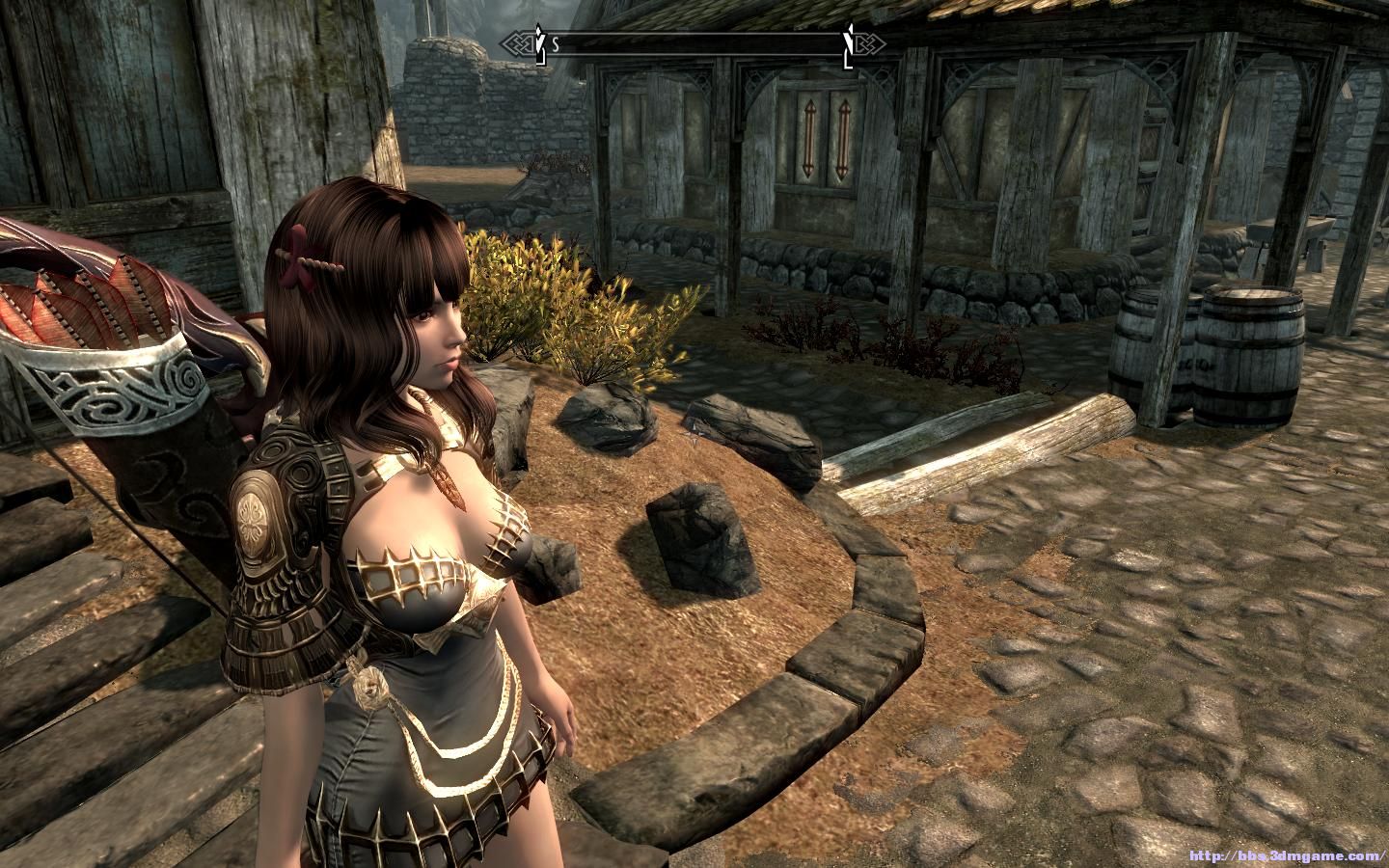Click the compass bar showing south

click(x=694, y=43)
